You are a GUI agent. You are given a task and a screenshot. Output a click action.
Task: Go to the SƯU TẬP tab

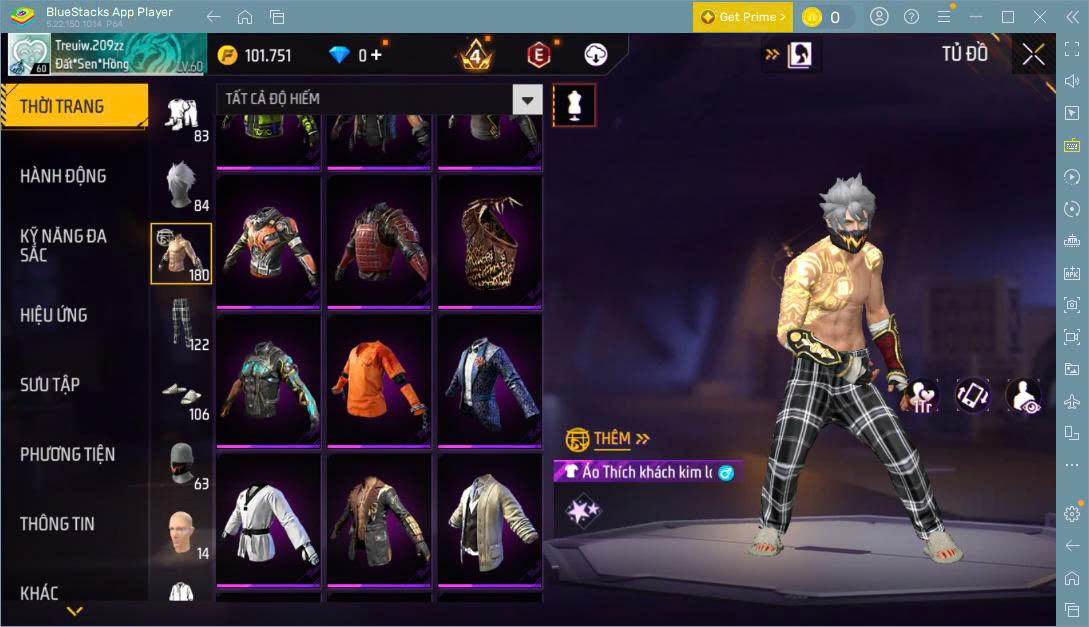pos(50,385)
